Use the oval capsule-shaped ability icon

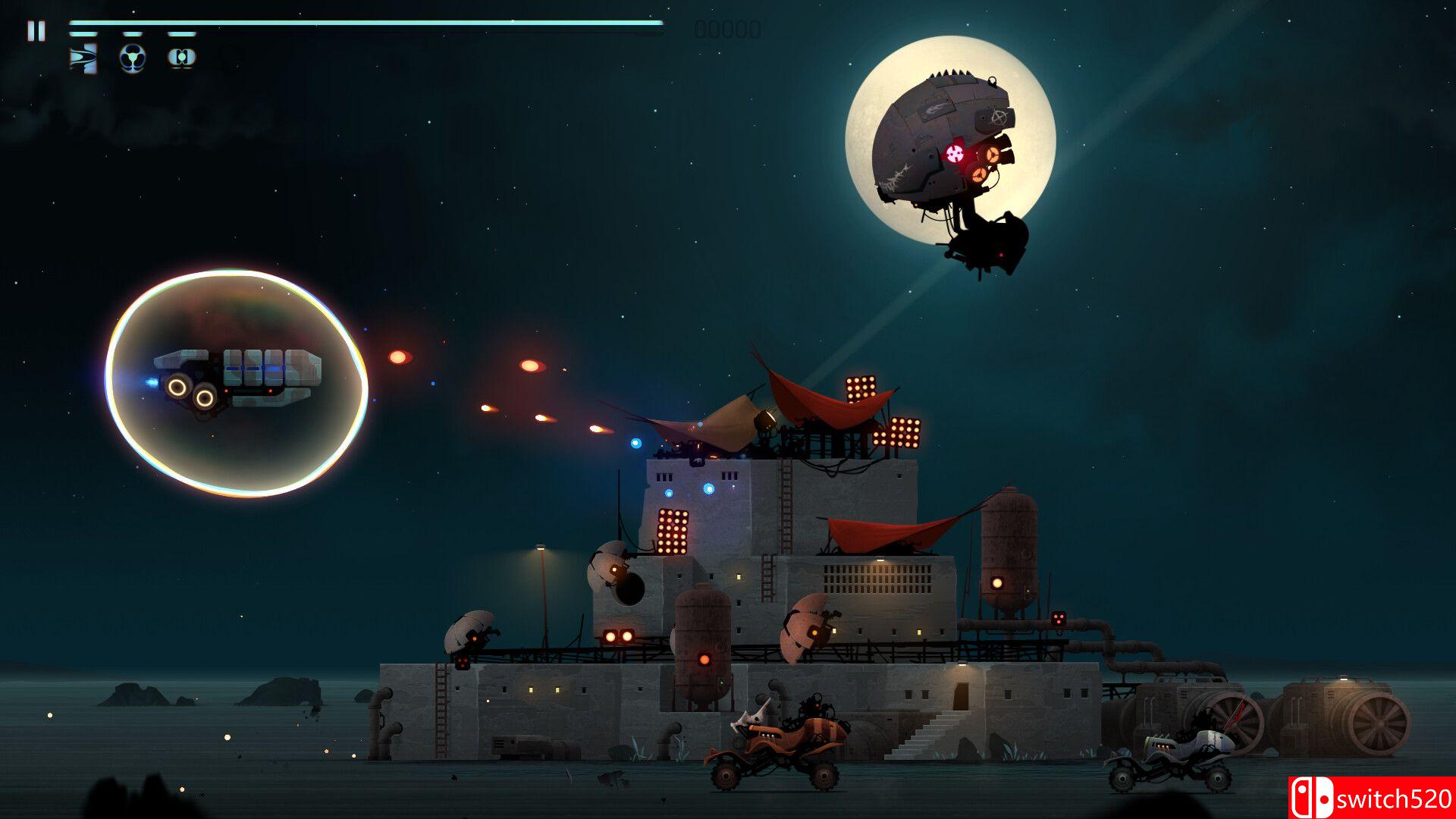point(181,58)
